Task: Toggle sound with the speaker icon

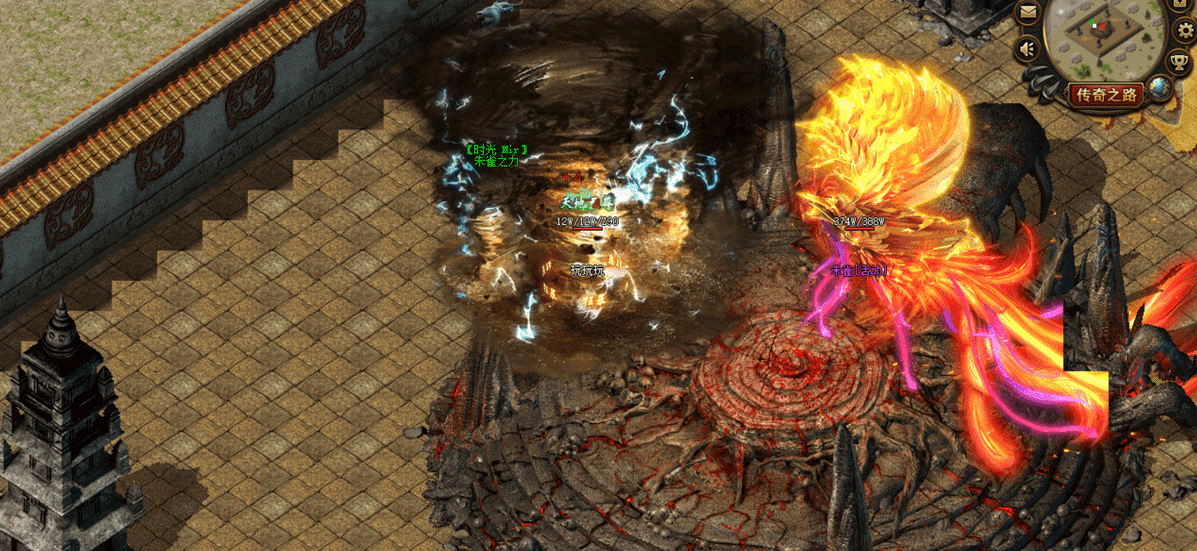Action: coord(1025,48)
